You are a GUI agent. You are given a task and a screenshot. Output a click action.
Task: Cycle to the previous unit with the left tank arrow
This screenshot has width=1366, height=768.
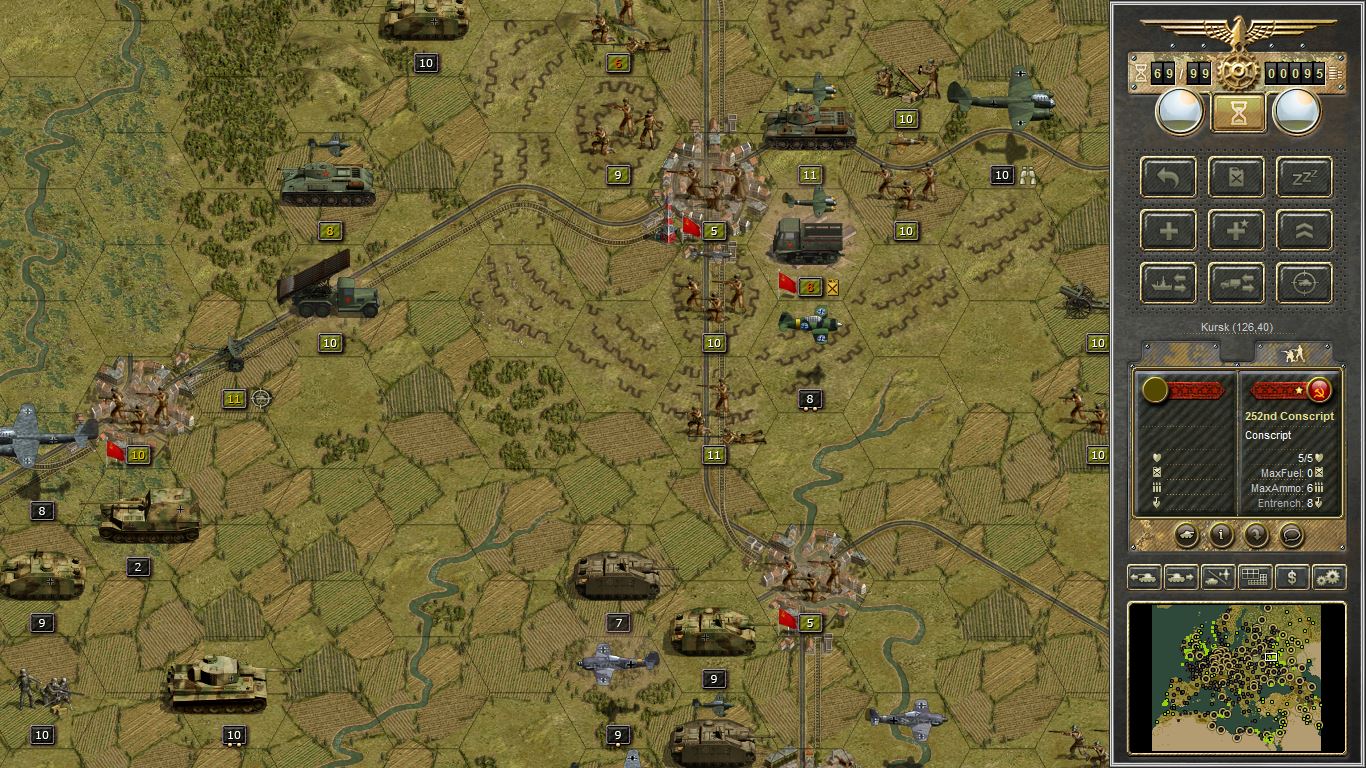coord(1143,577)
